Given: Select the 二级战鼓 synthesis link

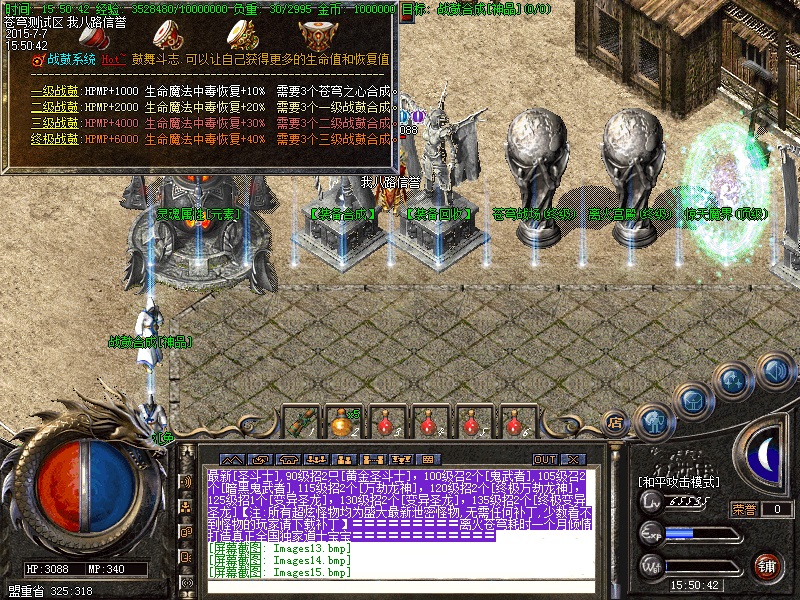Looking at the screenshot, I should coord(55,107).
